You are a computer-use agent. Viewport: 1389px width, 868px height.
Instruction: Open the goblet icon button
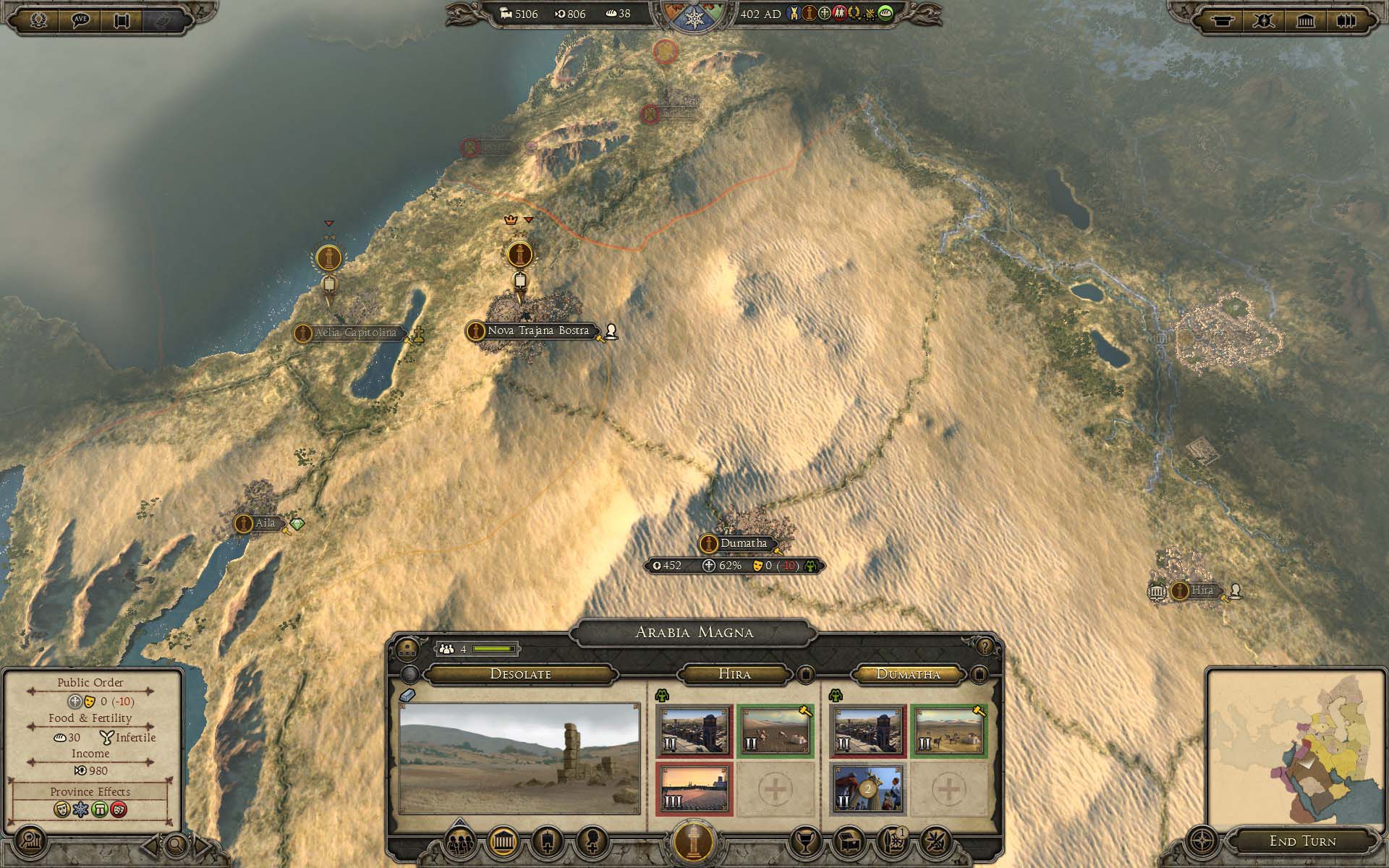point(805,842)
